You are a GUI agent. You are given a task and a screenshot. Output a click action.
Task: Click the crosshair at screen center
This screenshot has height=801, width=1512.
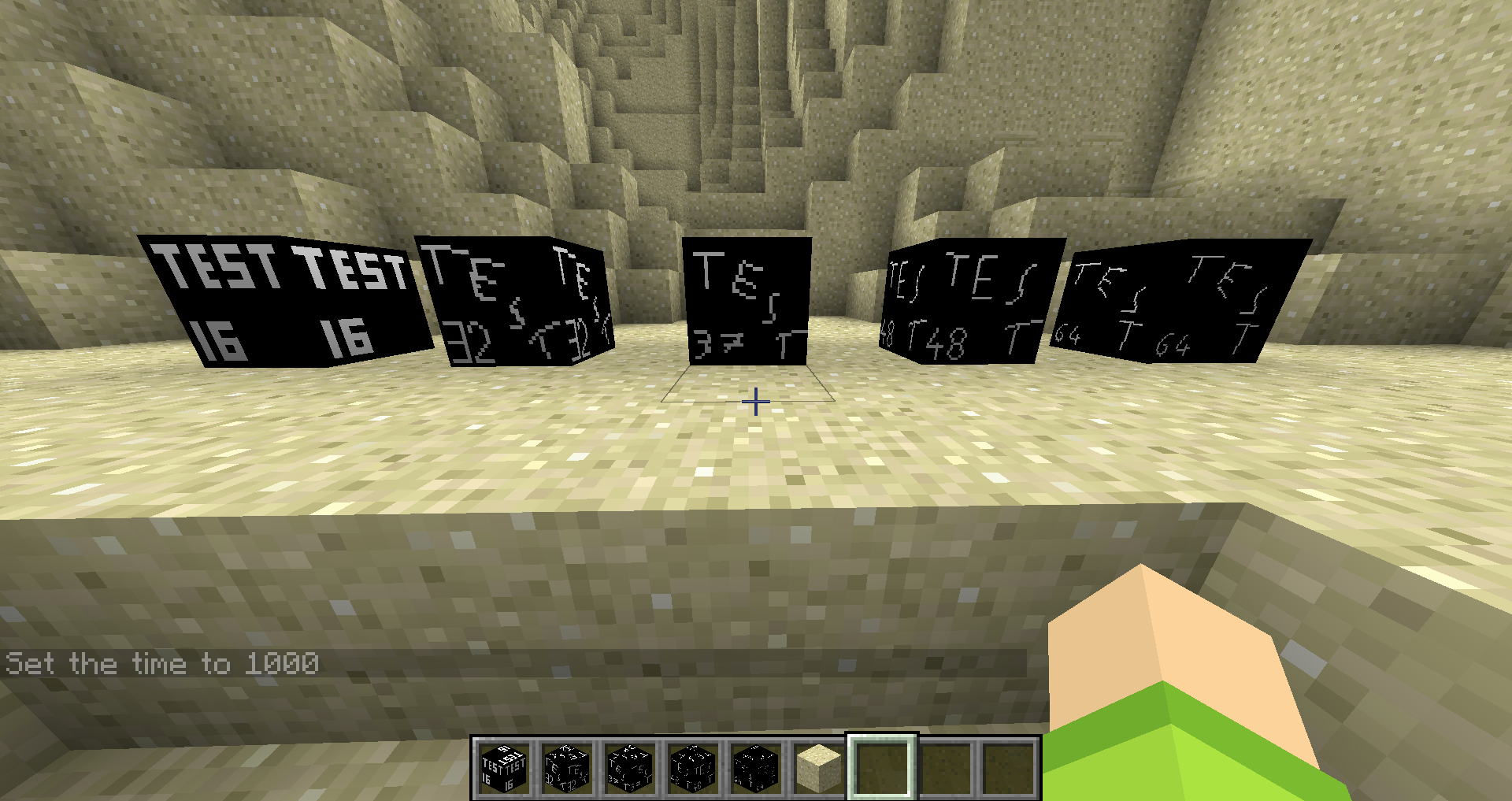(x=755, y=402)
